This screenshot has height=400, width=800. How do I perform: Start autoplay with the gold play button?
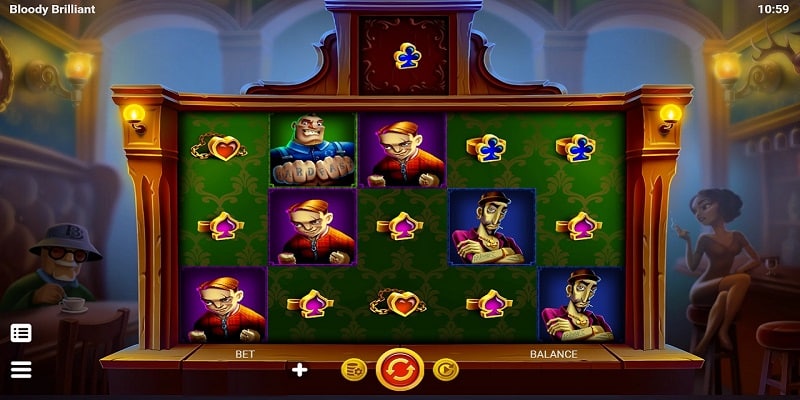(445, 371)
